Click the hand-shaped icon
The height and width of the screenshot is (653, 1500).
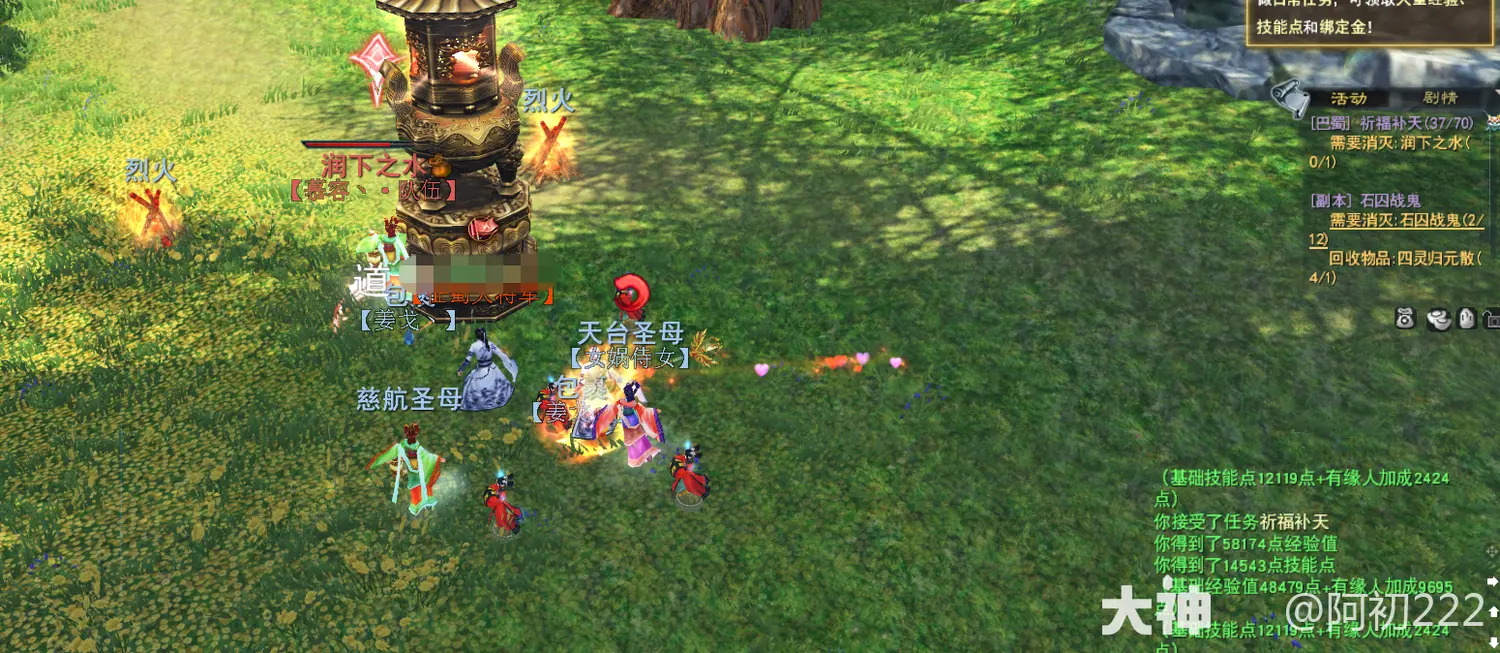(x=1466, y=319)
